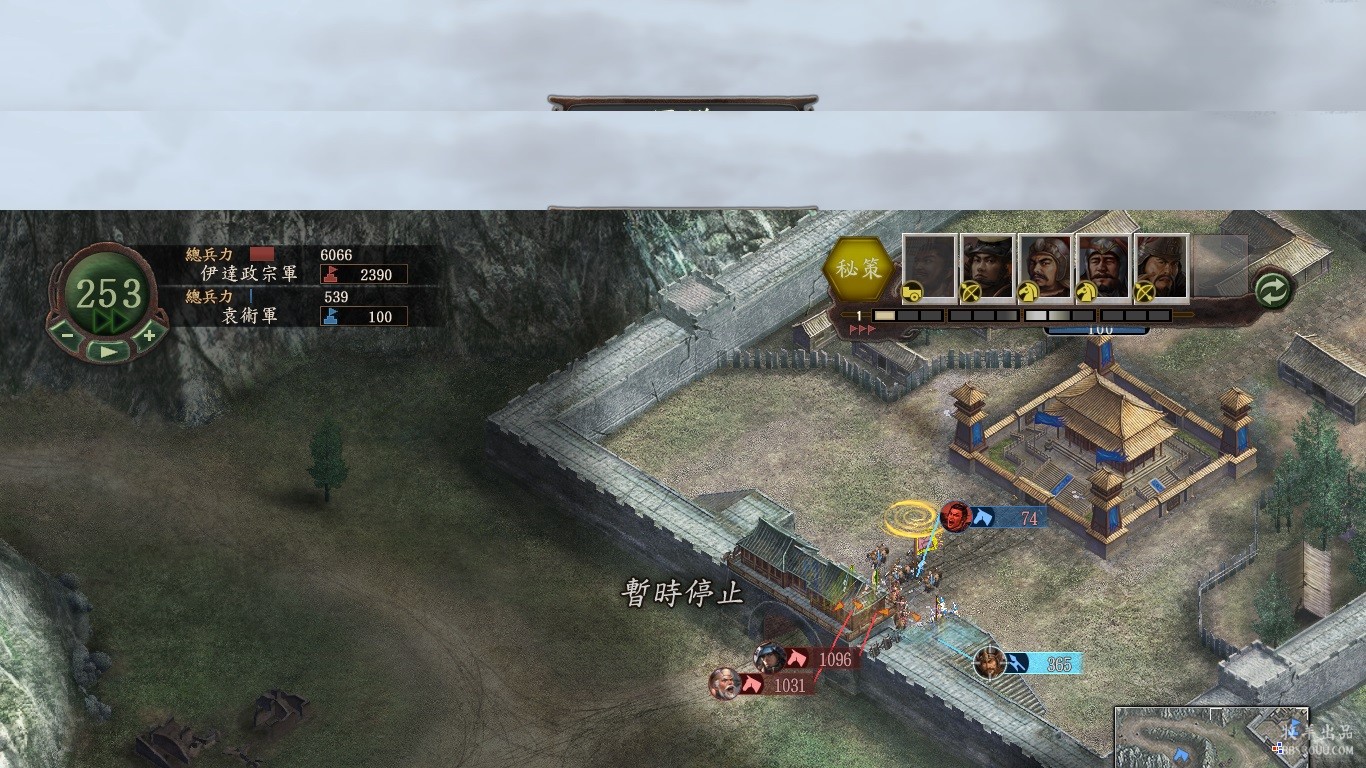Select the dimmed officer portrait with siege cart icon
The width and height of the screenshot is (1366, 768).
[x=929, y=266]
